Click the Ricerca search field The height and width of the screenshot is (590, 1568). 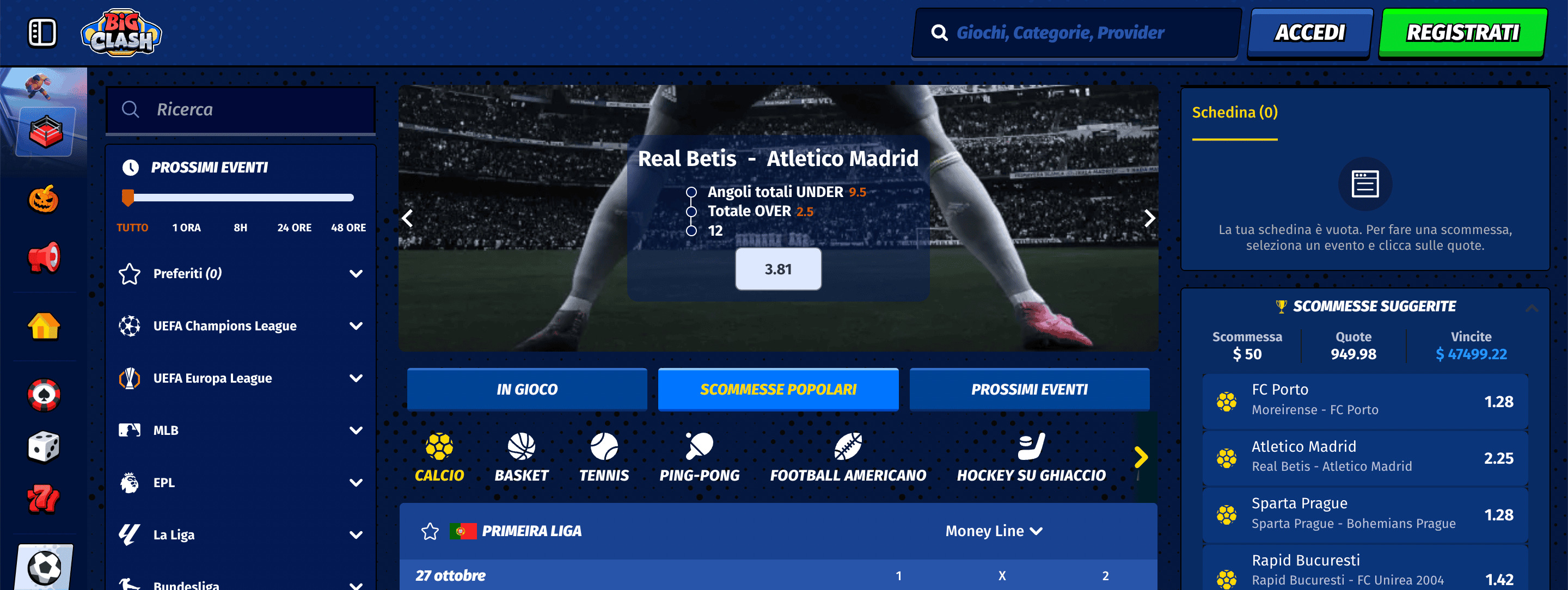(240, 109)
